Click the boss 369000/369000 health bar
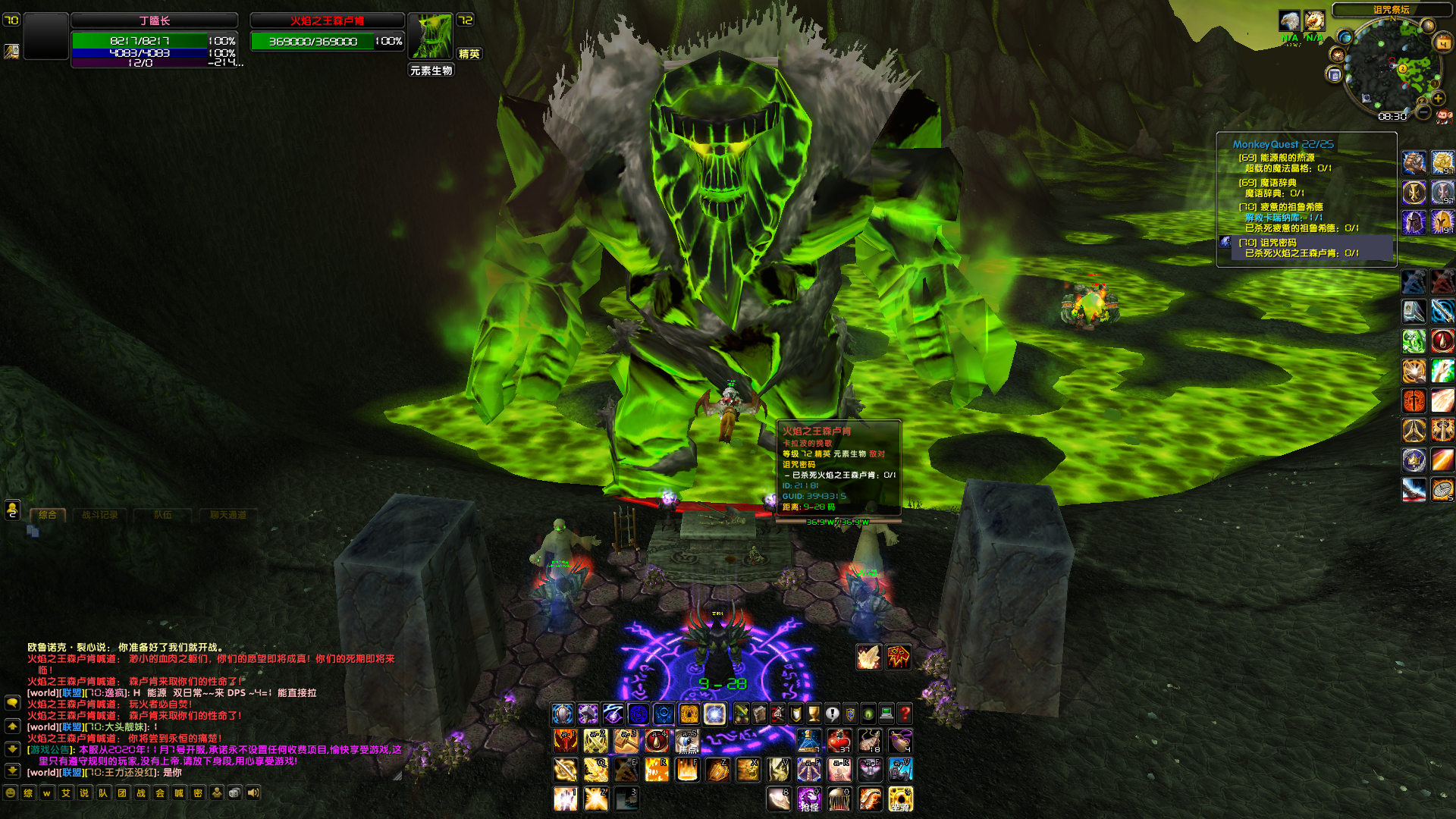The height and width of the screenshot is (819, 1456). point(326,42)
